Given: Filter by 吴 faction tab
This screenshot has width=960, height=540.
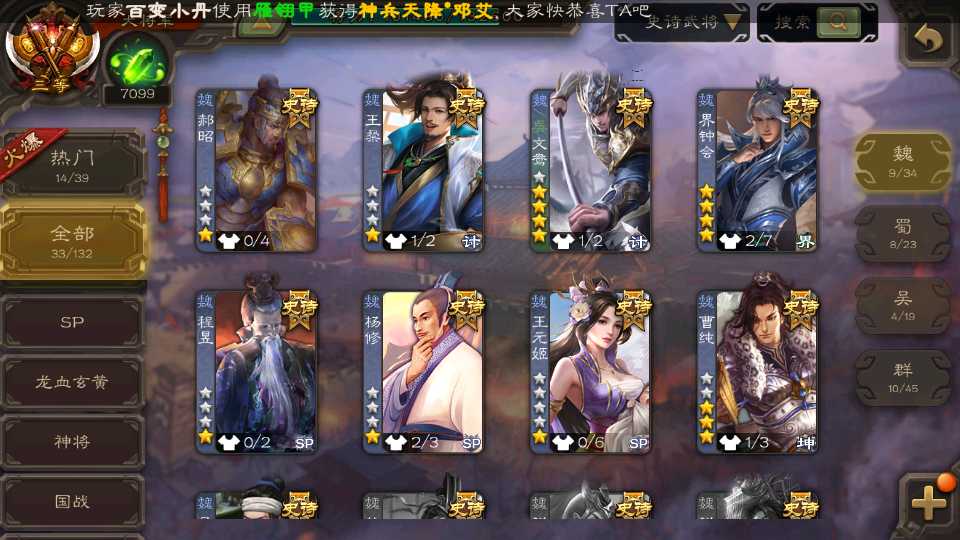Looking at the screenshot, I should tap(902, 305).
